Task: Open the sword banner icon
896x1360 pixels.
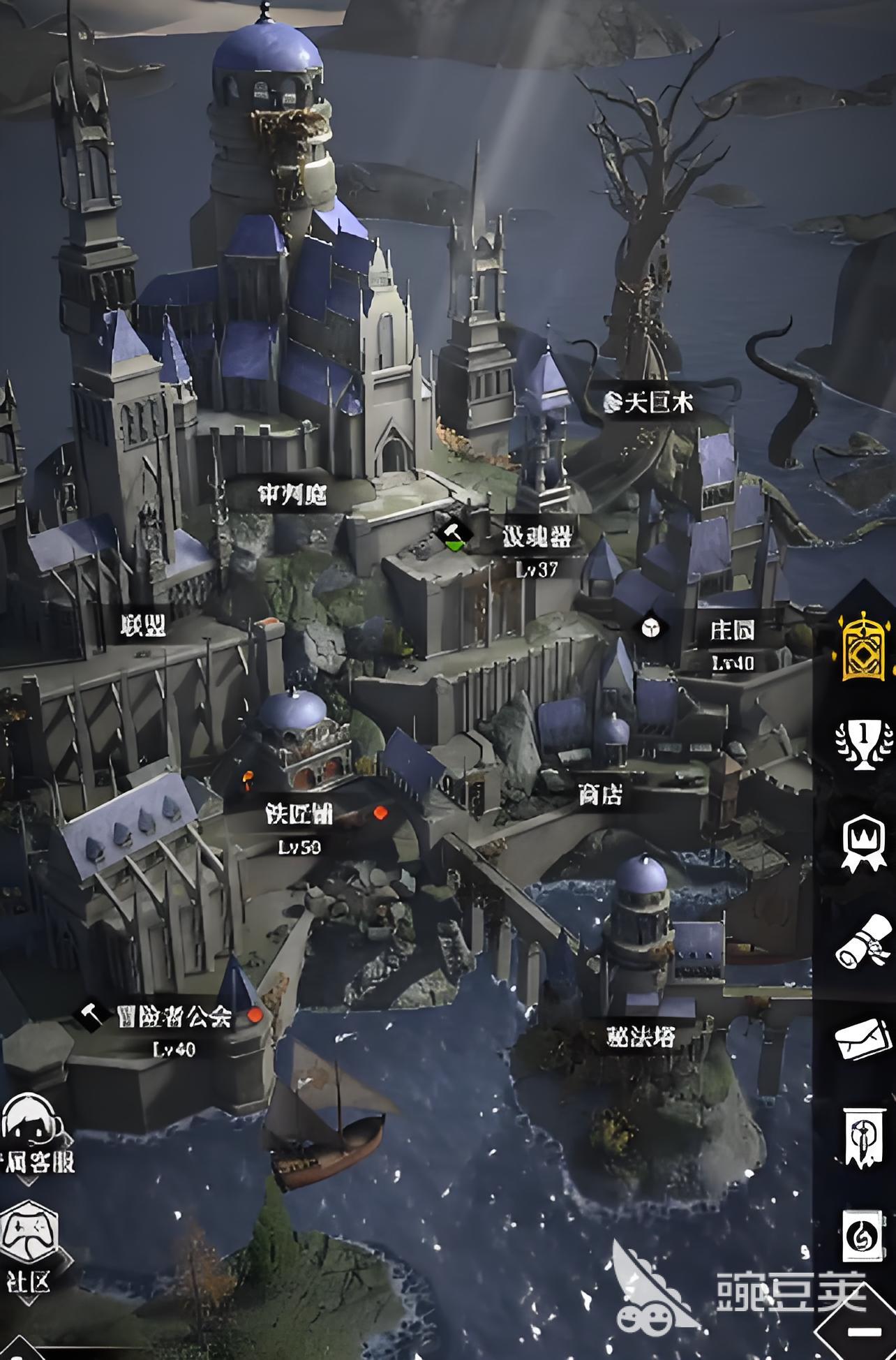Action: (x=864, y=1137)
